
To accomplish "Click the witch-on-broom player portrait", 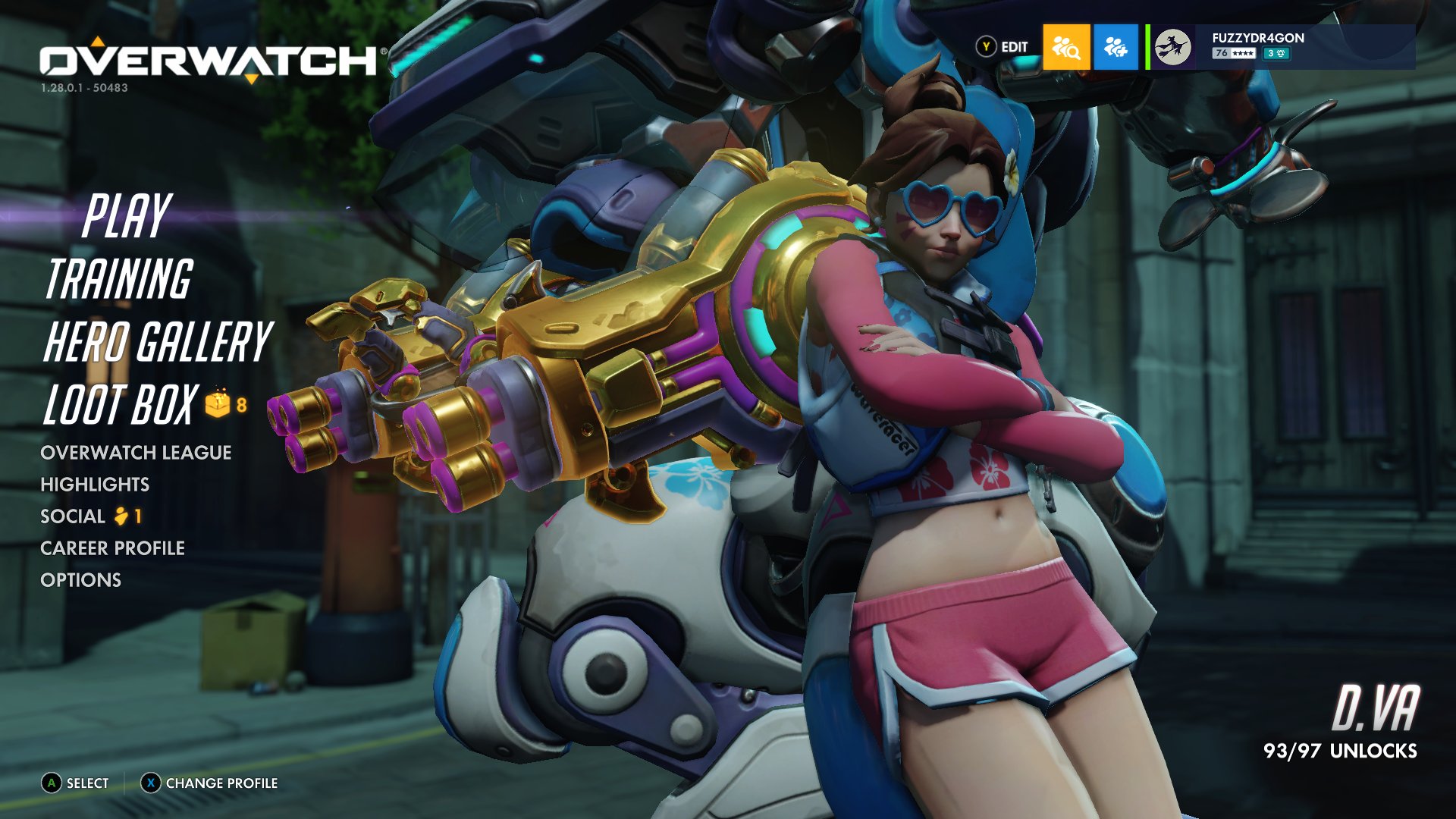I will tap(1172, 47).
